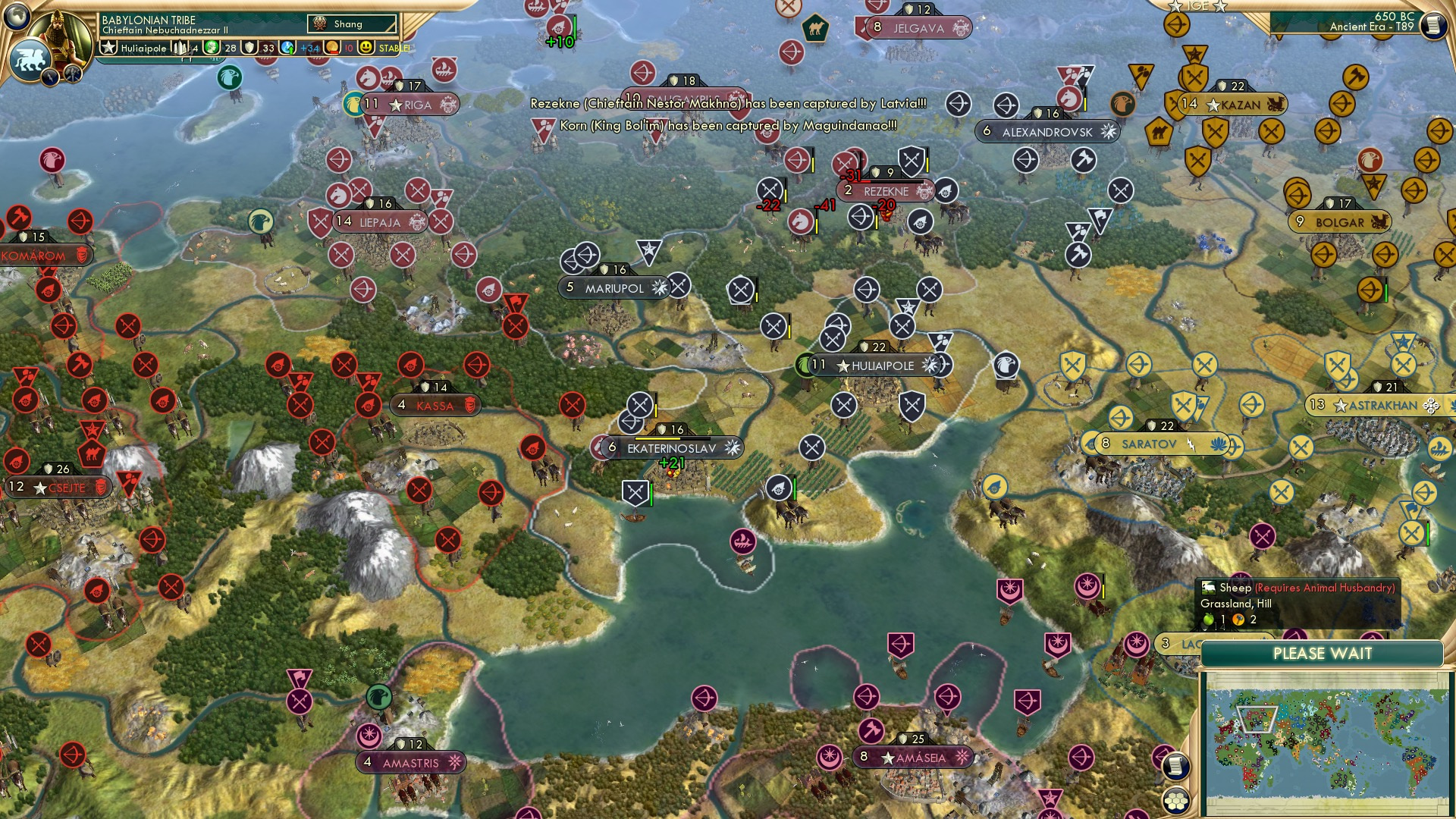Click the archer unit icon below the IGE stars
This screenshot has height=819, width=1456.
[x=1176, y=24]
